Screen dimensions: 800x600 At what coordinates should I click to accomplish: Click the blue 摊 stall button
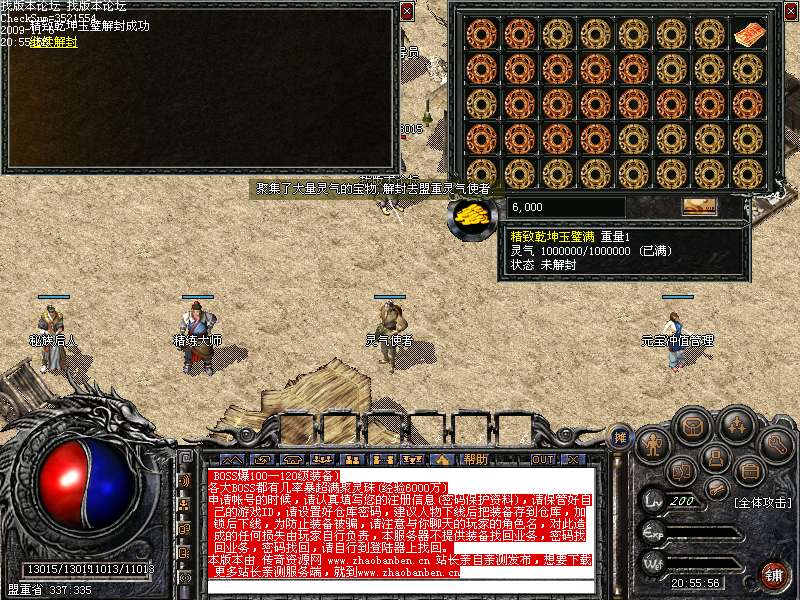620,437
